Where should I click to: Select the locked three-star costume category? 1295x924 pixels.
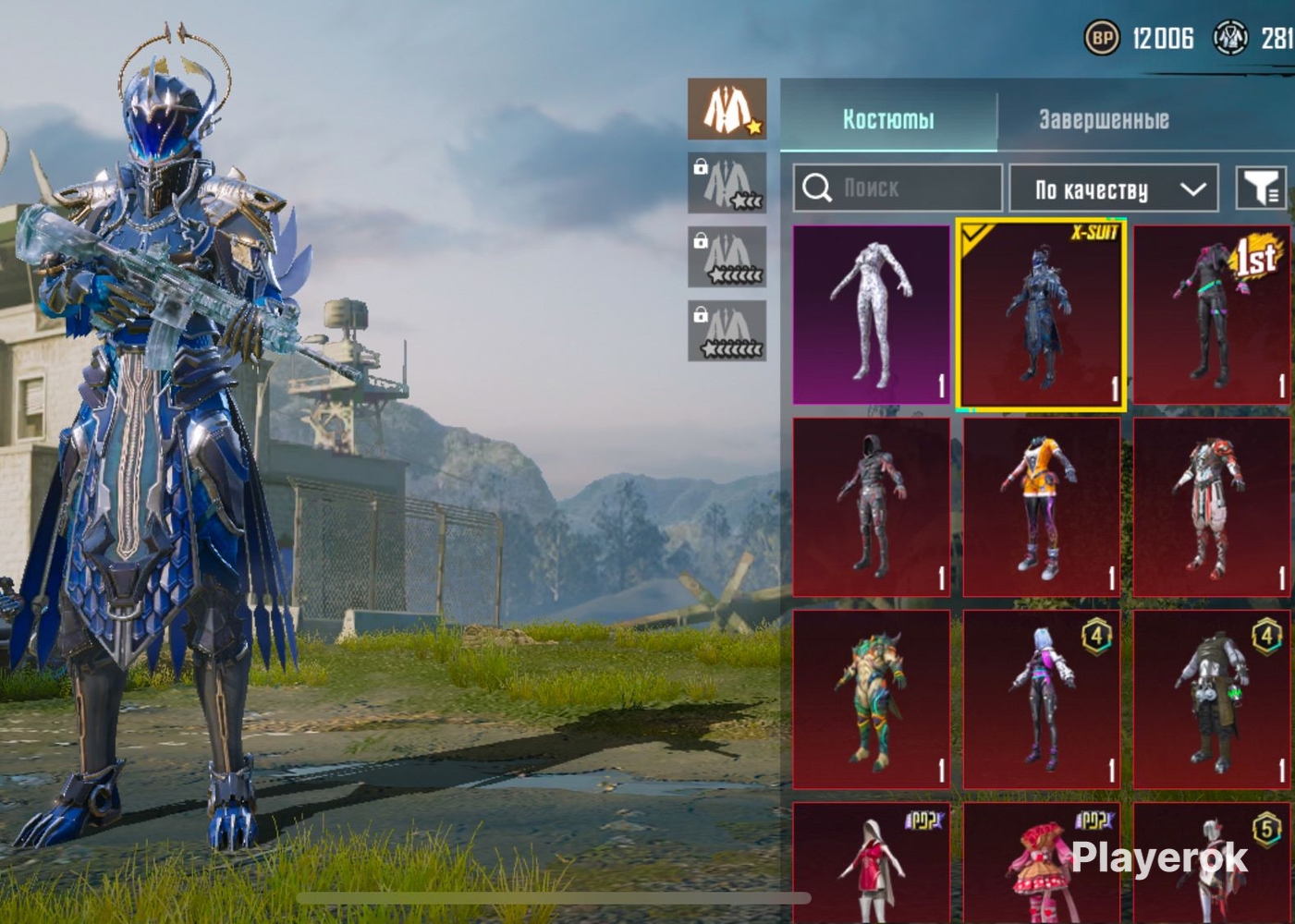[727, 183]
